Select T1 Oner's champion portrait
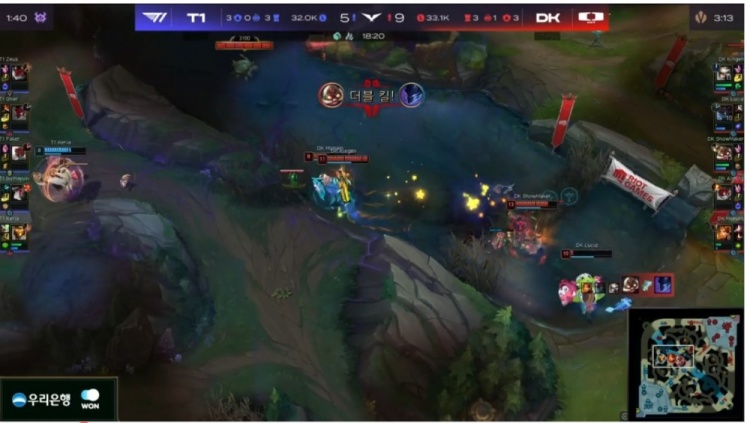The image size is (750, 423). [x=20, y=113]
